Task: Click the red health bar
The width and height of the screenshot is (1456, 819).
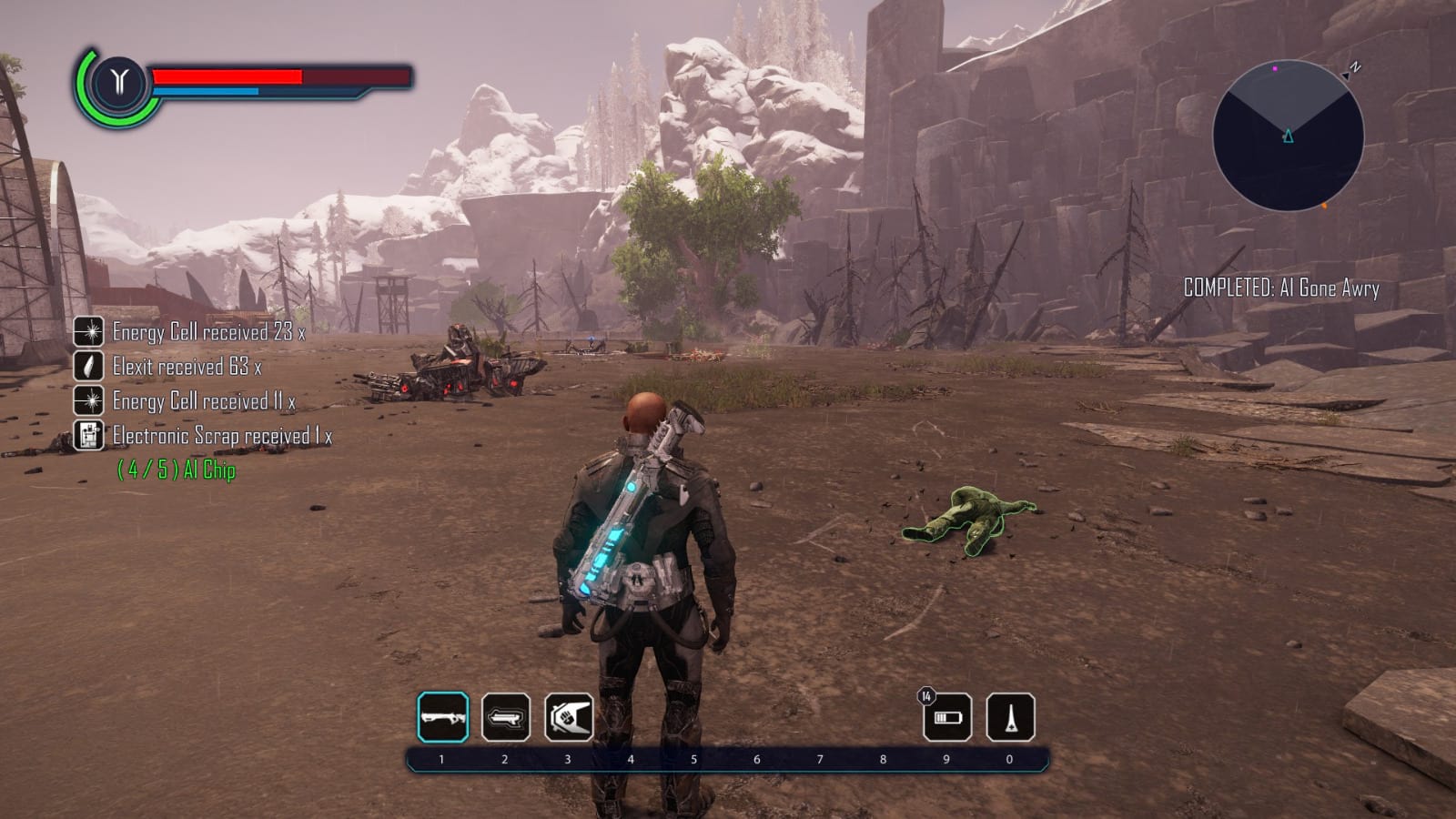Action: point(227,76)
